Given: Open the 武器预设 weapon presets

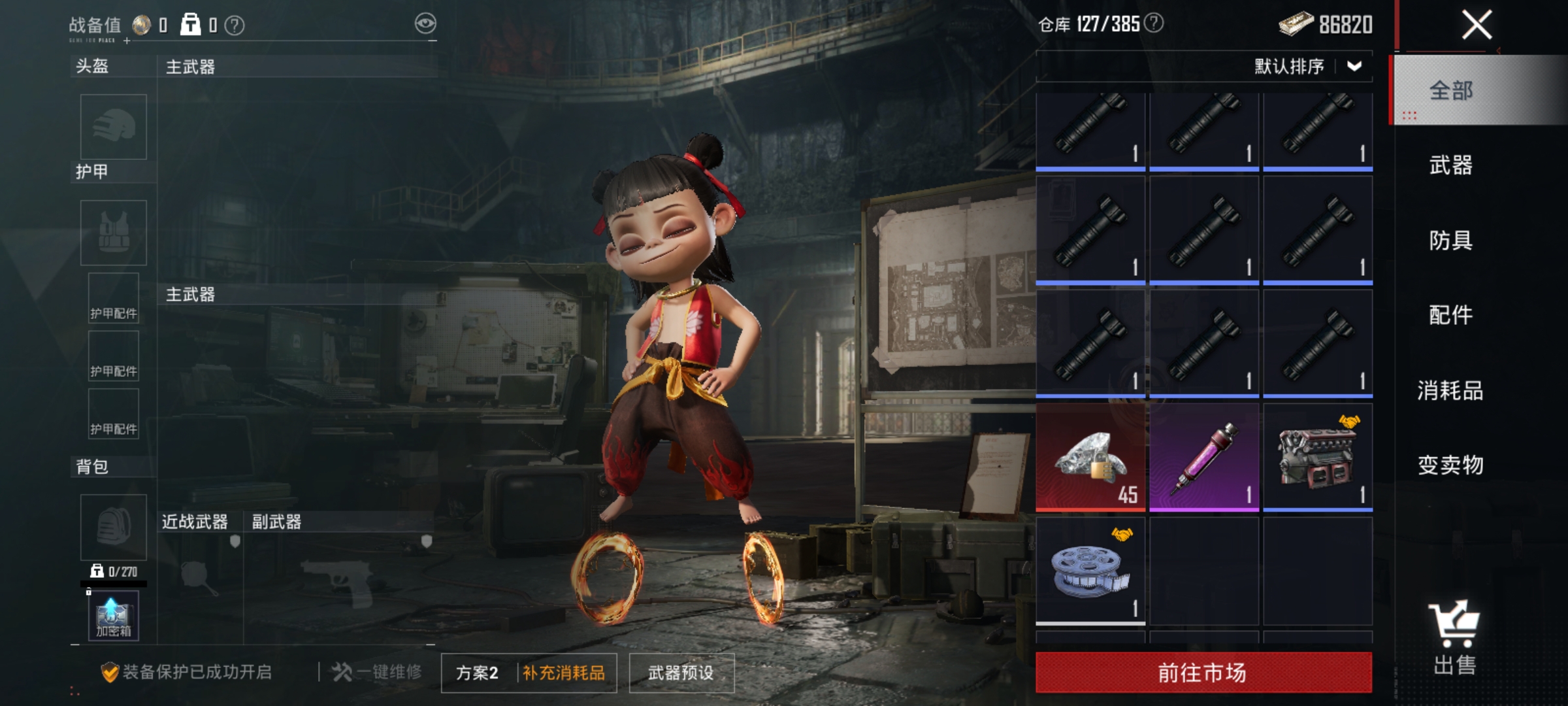Looking at the screenshot, I should coord(681,673).
